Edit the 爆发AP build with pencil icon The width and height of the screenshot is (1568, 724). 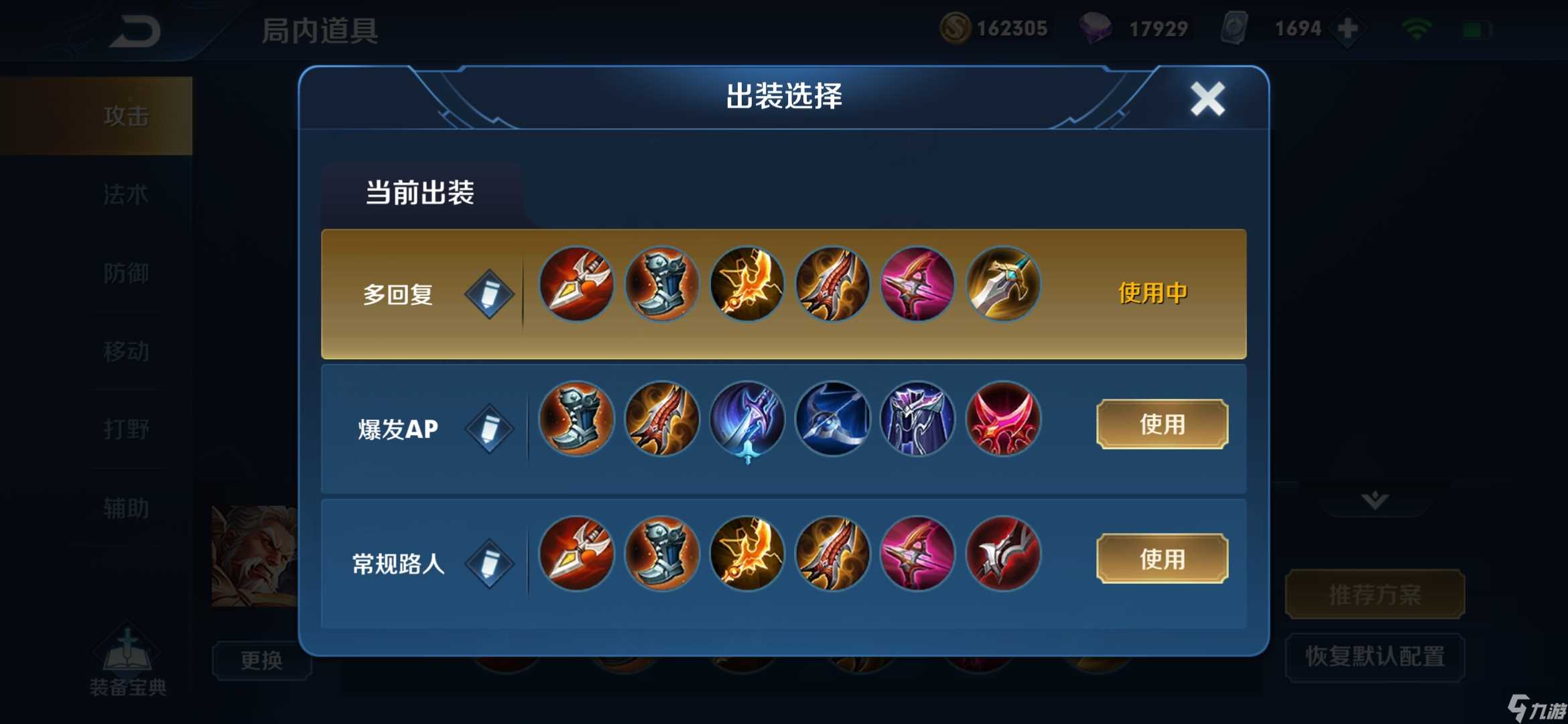coord(490,427)
